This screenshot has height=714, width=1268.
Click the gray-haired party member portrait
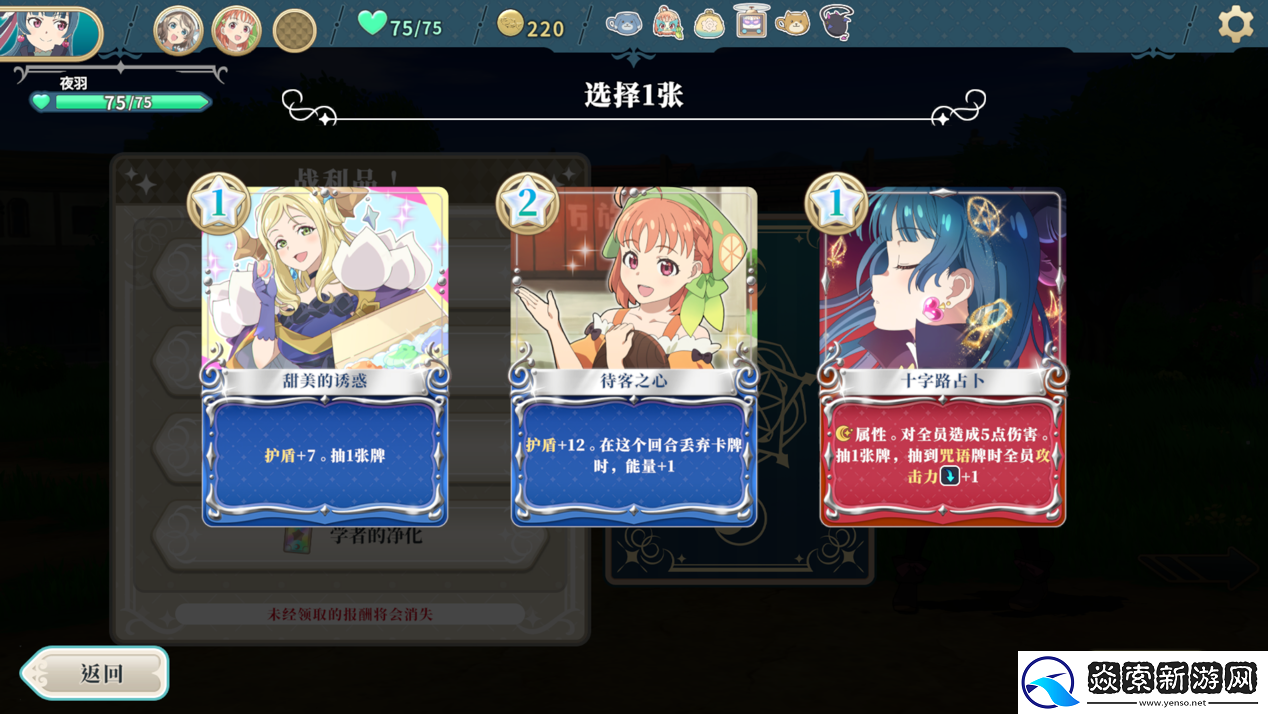(x=178, y=30)
